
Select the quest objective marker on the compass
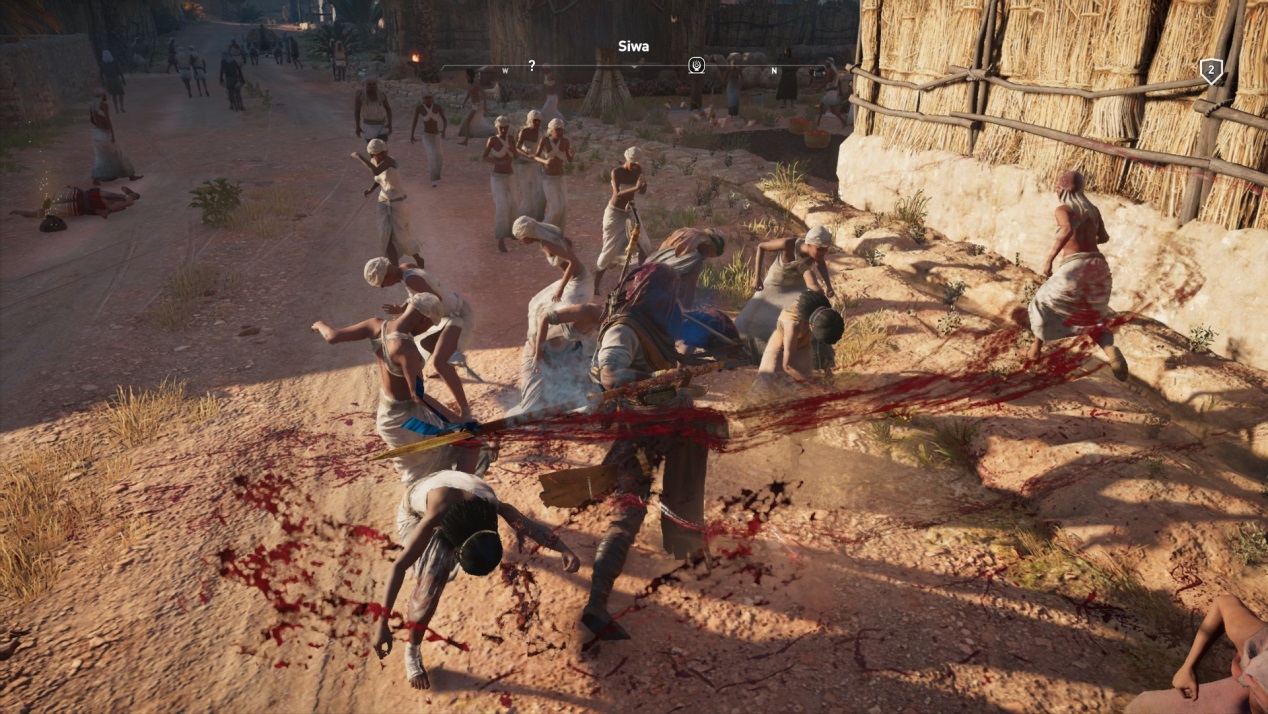pyautogui.click(x=697, y=66)
